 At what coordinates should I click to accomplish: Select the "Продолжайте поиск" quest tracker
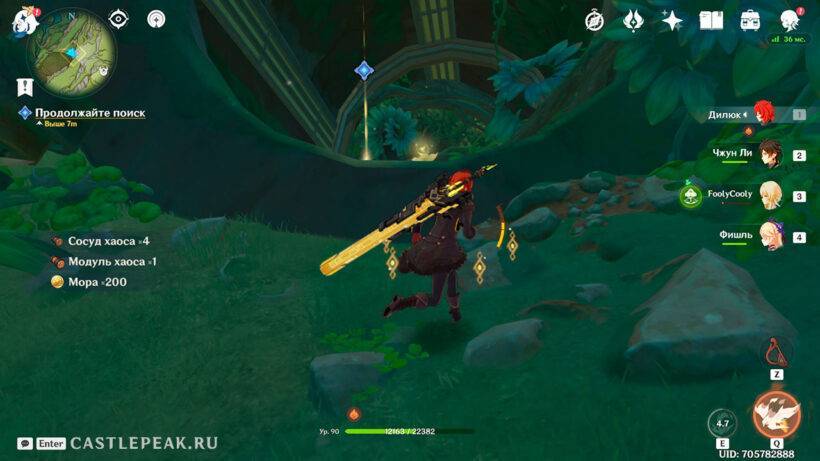(89, 113)
